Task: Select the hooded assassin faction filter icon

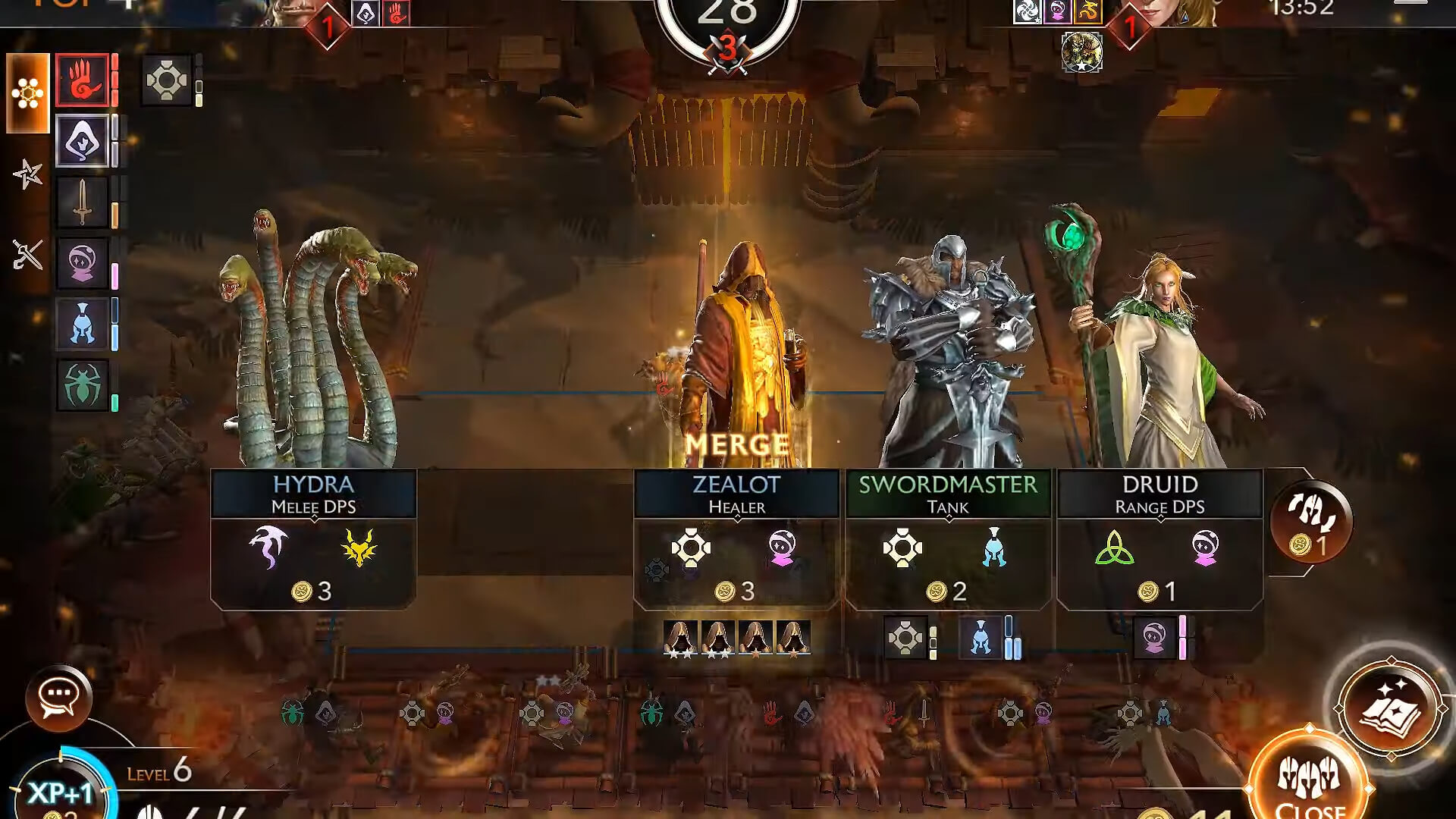Action: coord(81,140)
